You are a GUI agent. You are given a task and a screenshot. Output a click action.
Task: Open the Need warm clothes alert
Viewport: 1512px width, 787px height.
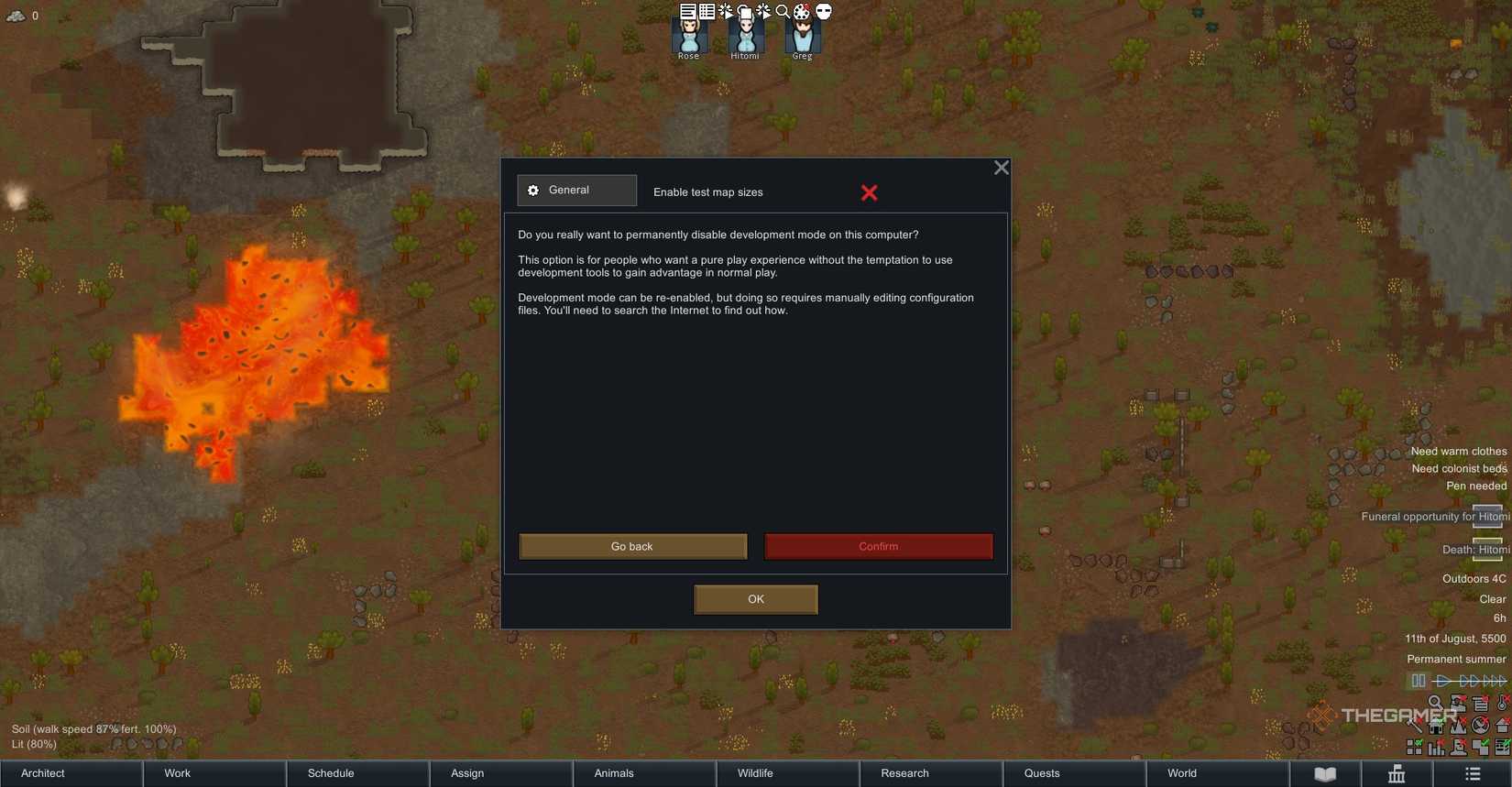tap(1458, 451)
